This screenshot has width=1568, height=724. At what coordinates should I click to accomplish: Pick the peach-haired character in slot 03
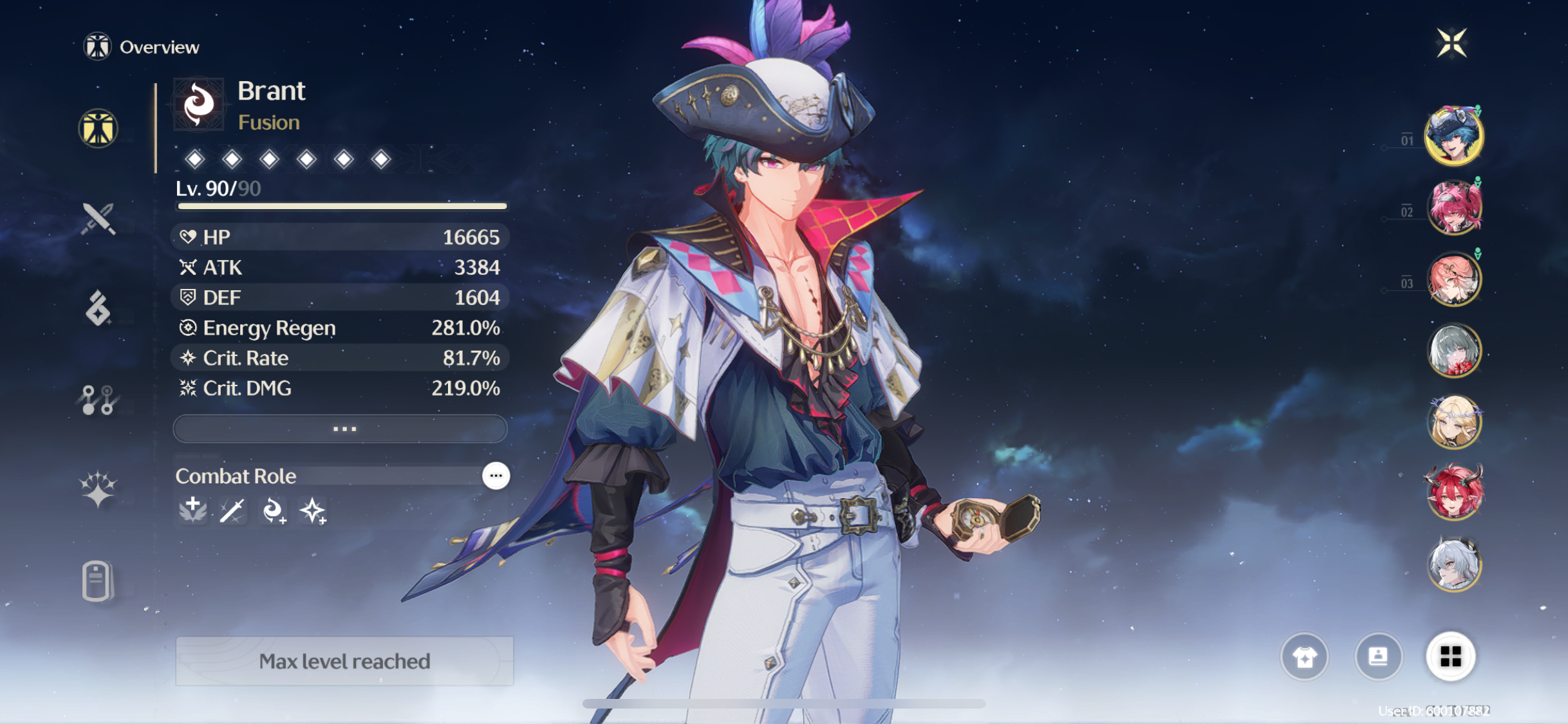(1454, 279)
